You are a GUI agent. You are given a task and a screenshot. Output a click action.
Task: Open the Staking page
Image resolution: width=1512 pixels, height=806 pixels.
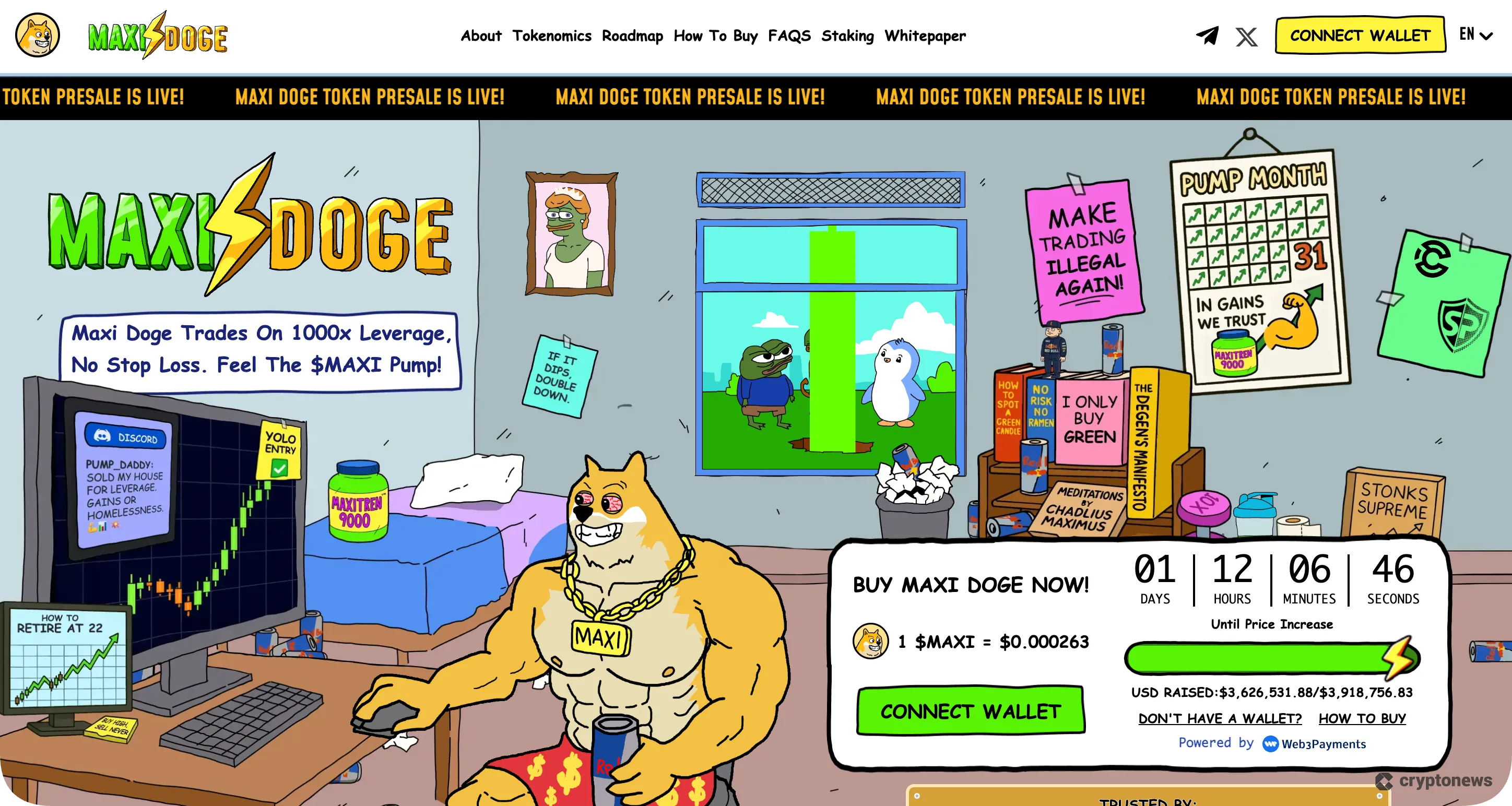(x=847, y=36)
